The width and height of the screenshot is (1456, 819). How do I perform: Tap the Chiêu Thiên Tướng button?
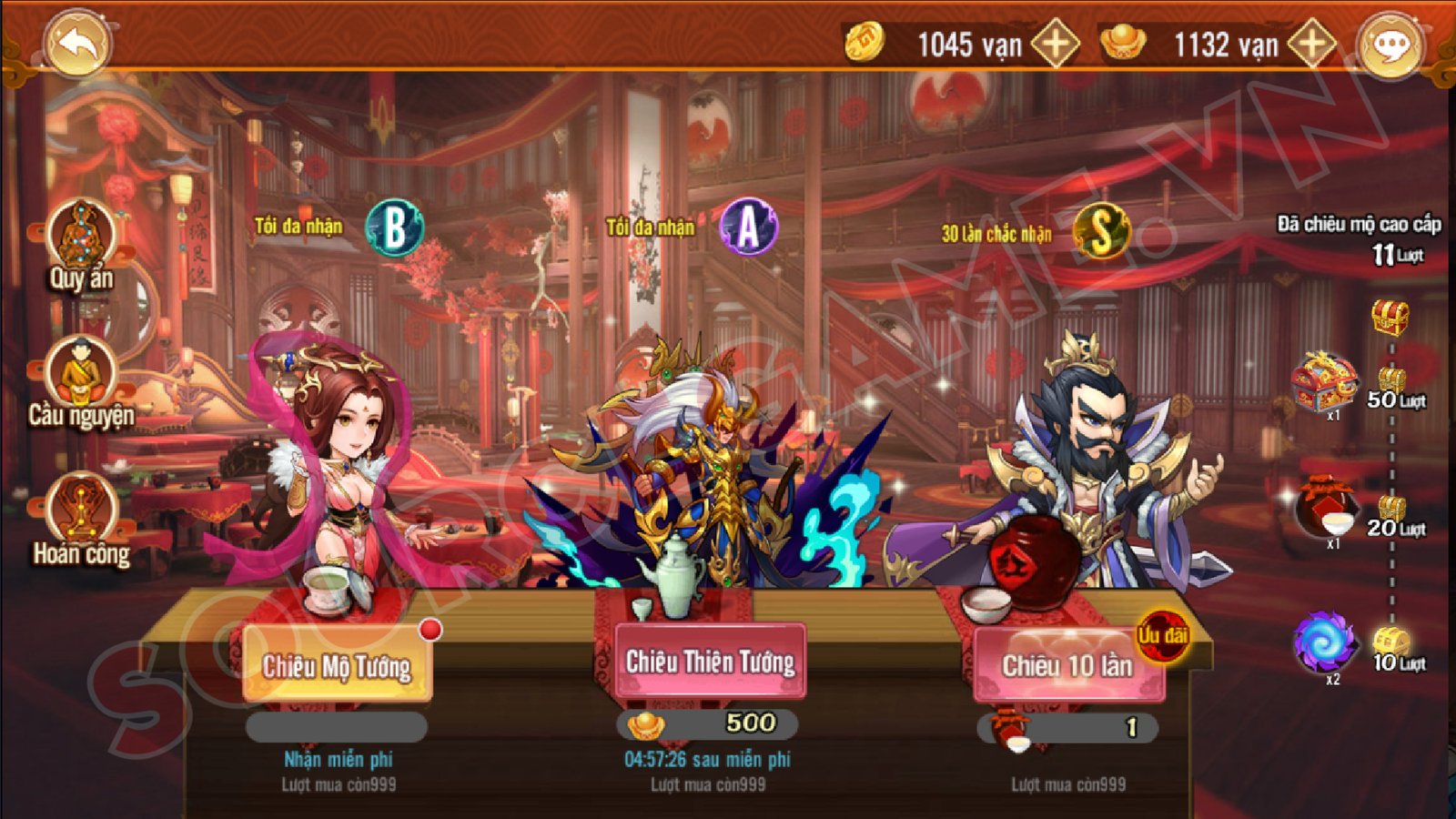coord(710,662)
